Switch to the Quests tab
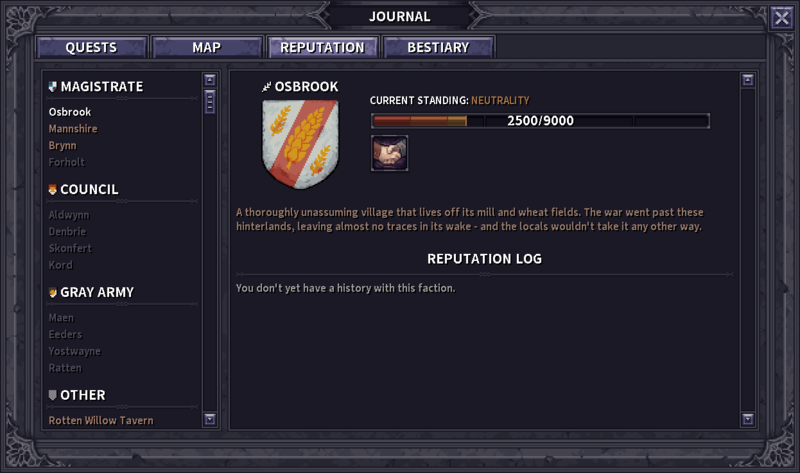 91,47
